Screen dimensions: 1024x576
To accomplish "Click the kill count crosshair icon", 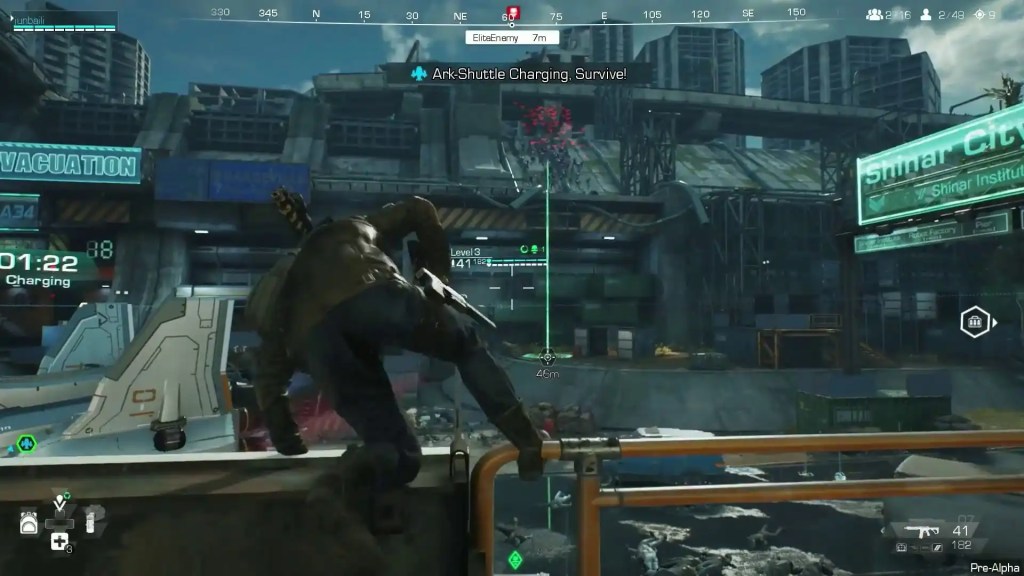I will pyautogui.click(x=980, y=15).
